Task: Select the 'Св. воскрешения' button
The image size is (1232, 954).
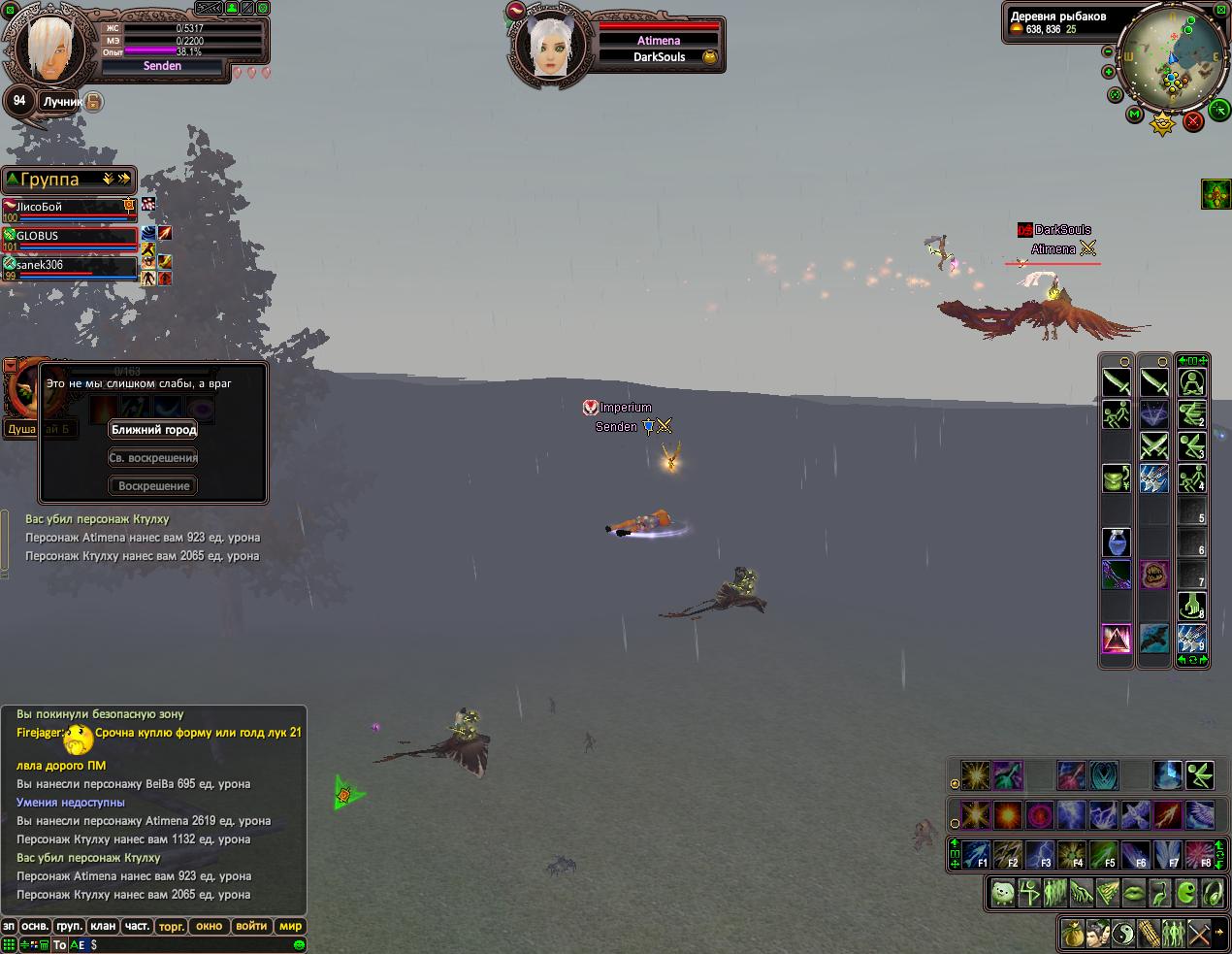Action: pos(153,458)
